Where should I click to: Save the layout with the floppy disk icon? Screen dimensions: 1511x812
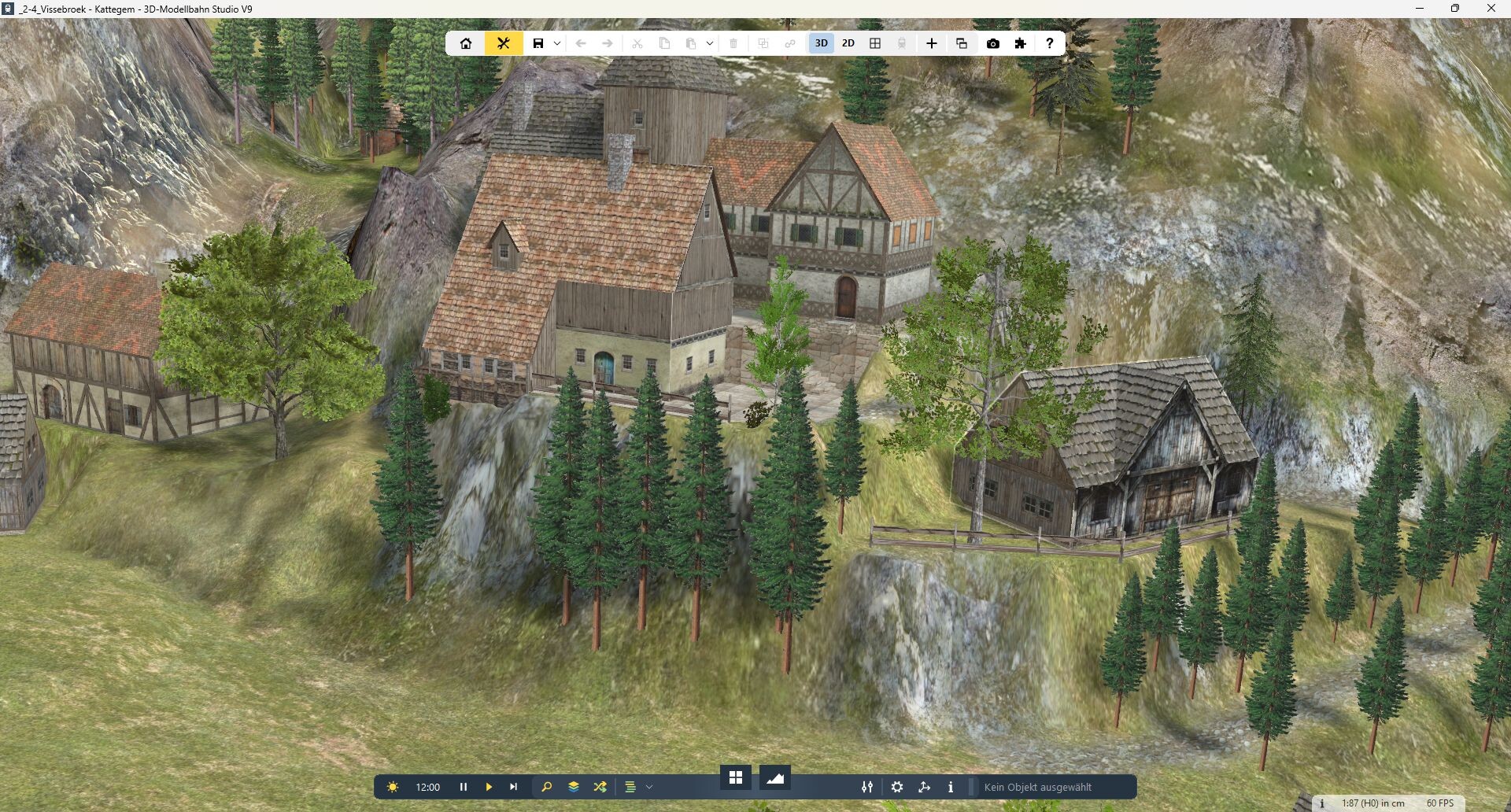pos(538,43)
